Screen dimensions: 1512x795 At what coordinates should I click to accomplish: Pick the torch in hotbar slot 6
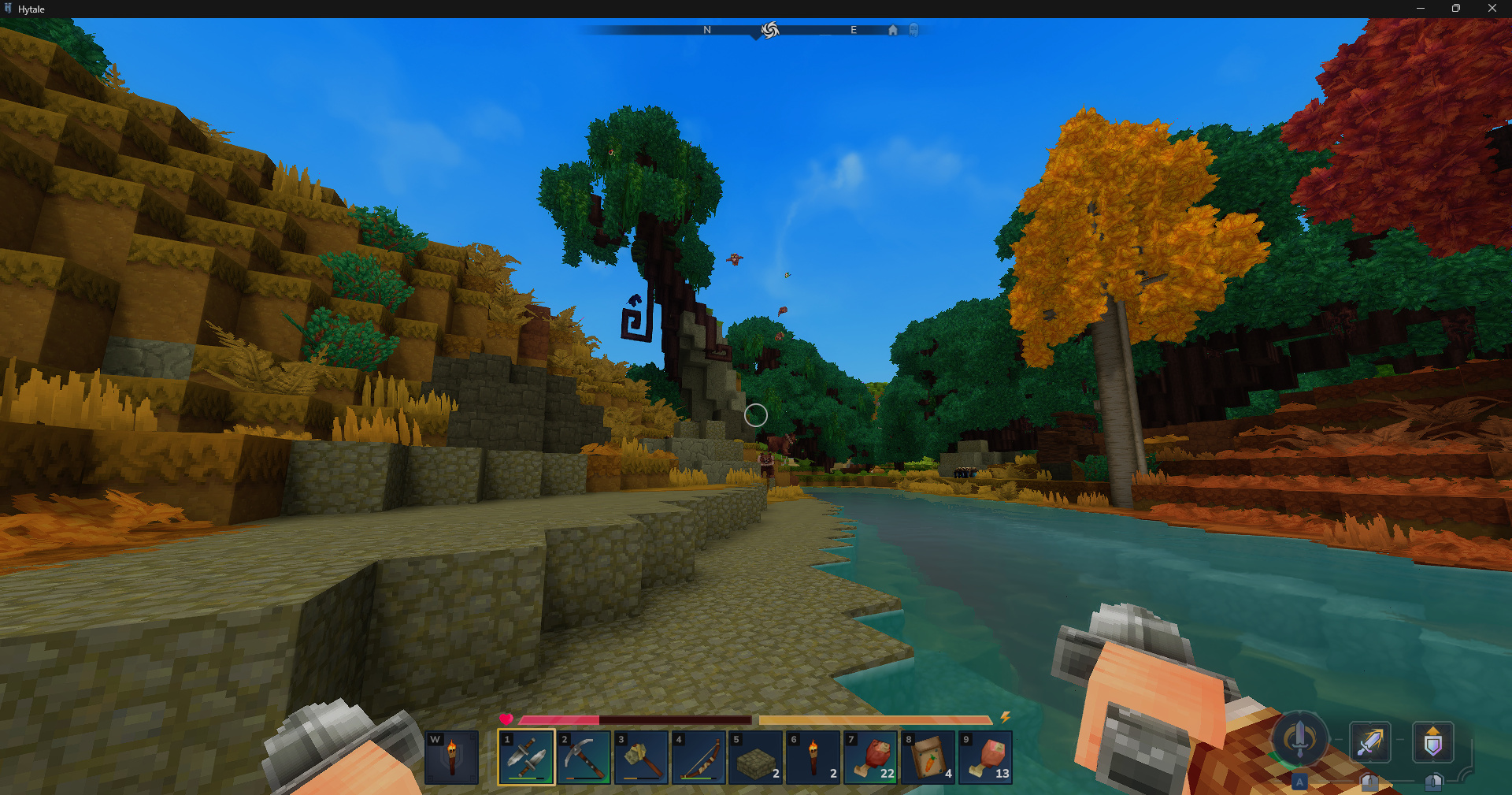[813, 757]
